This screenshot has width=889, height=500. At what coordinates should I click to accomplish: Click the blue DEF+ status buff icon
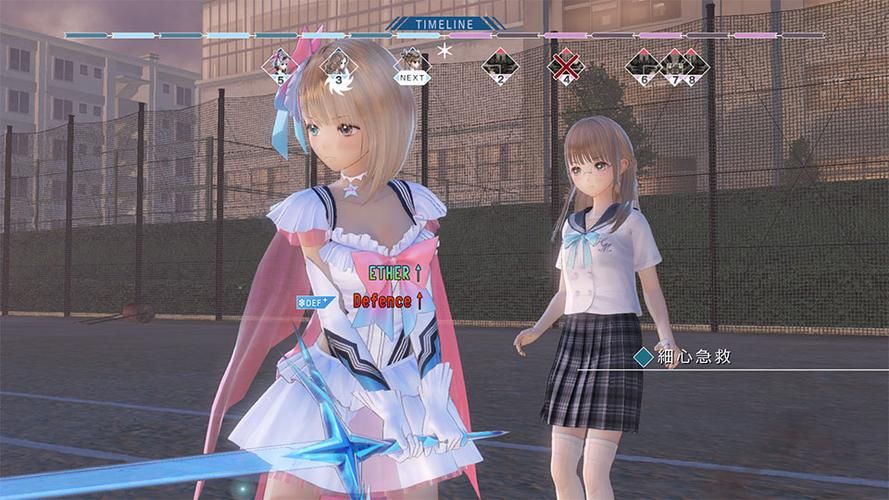(x=312, y=301)
